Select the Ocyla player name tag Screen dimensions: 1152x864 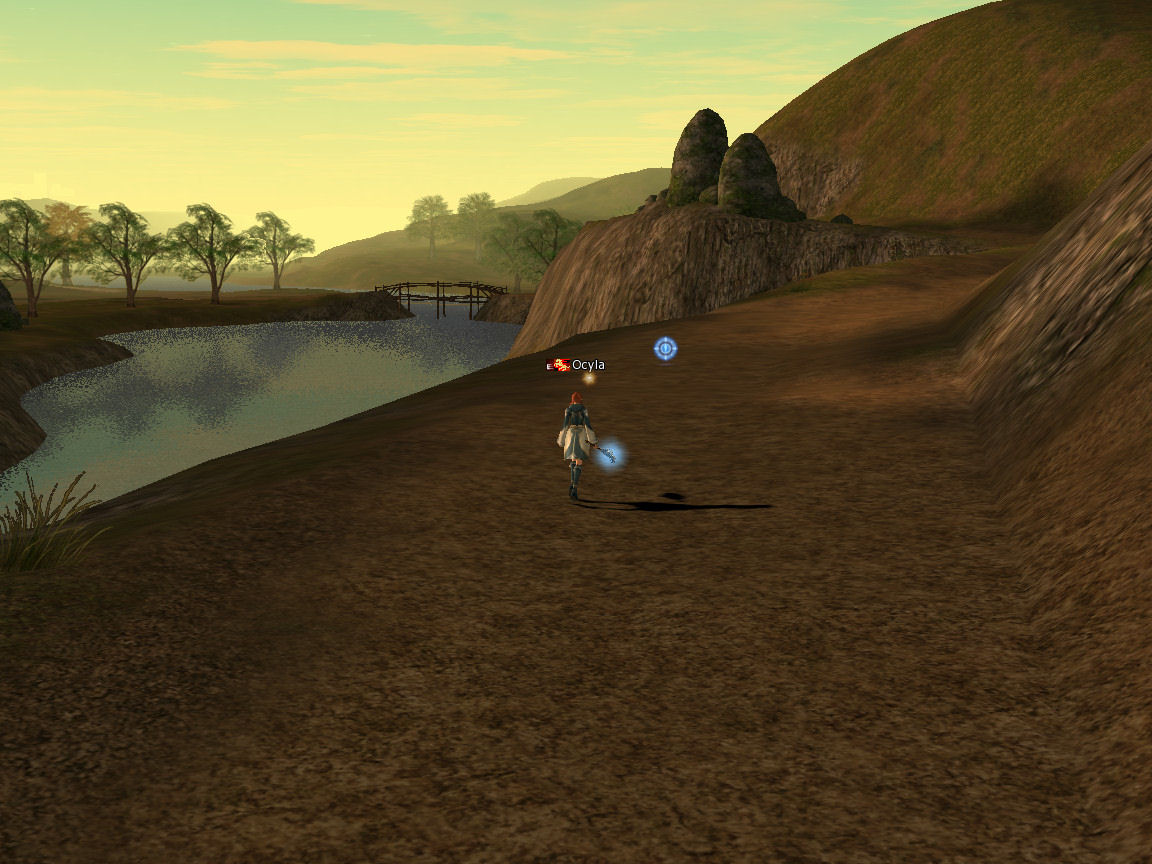[x=588, y=365]
